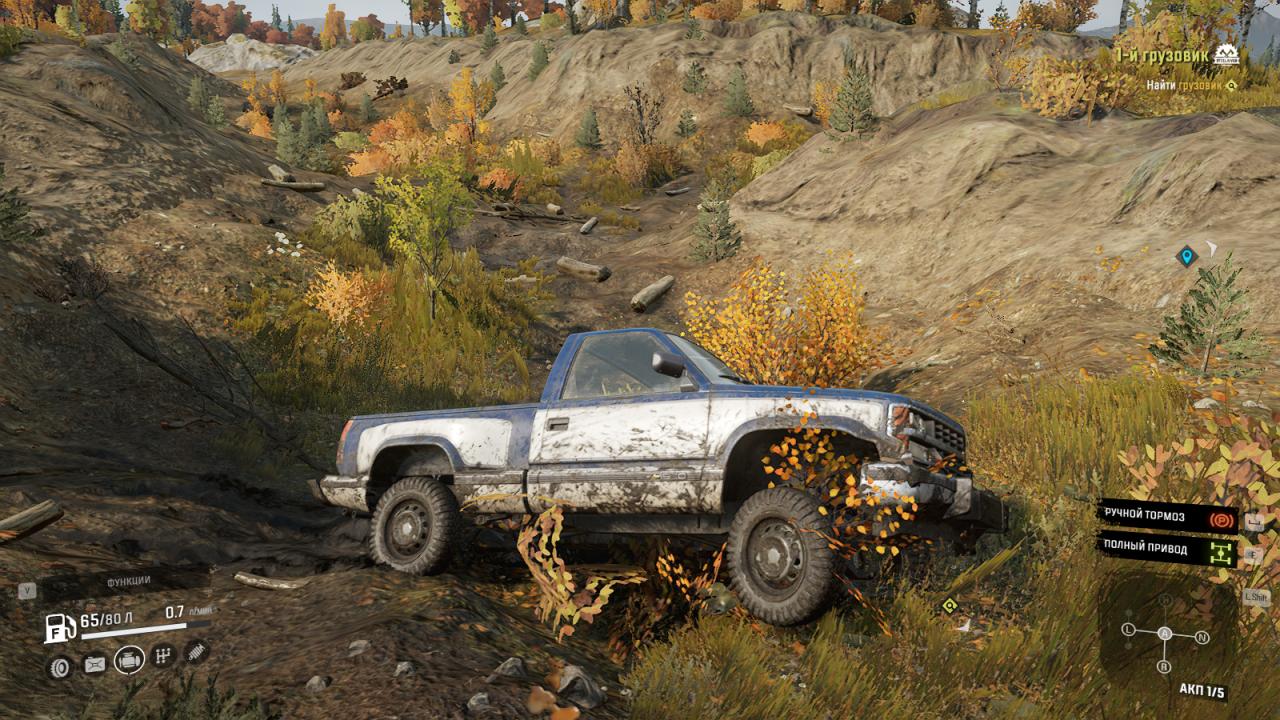Screen dimensions: 1280x720
Task: Click the Найти грузовик objective line
Action: [1190, 85]
